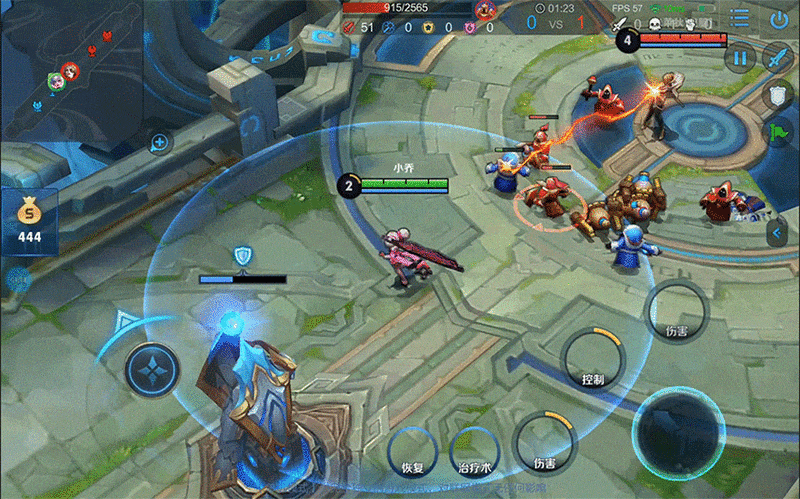The image size is (800, 499).
Task: Send the green flag gather signal
Action: [778, 133]
